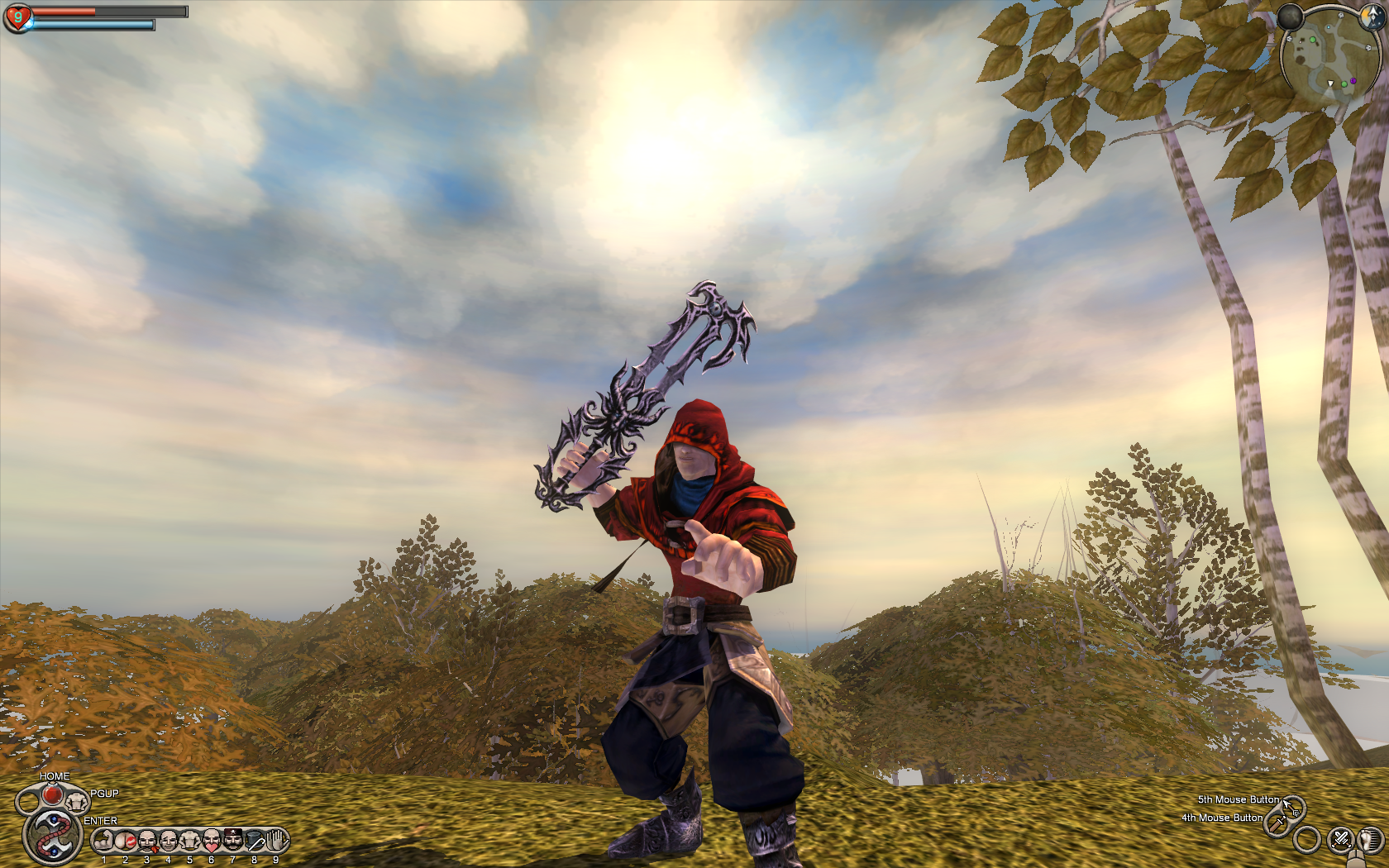Select the dark moon orb on minimap
Image resolution: width=1389 pixels, height=868 pixels.
coord(1290,17)
